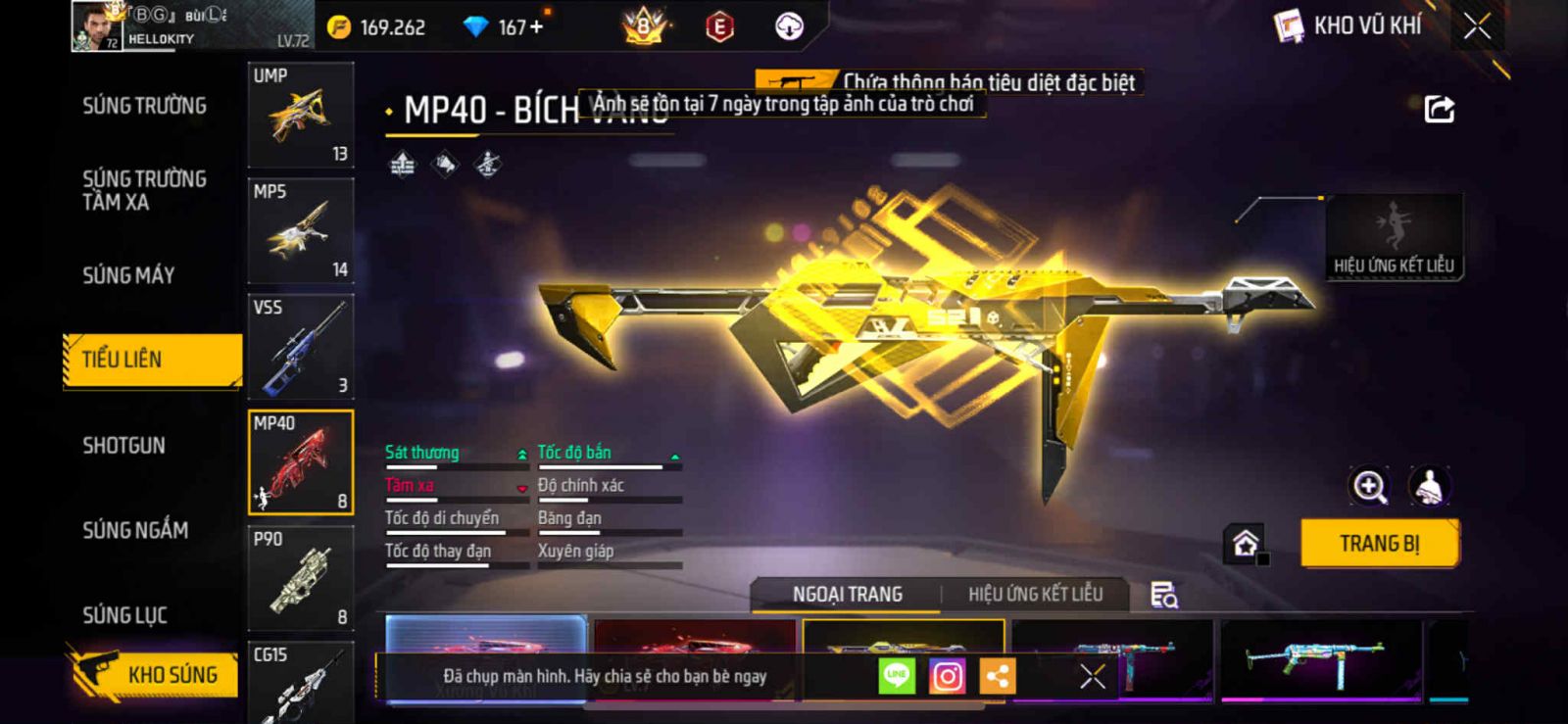Select the UMP weapon thumbnail
Viewport: 1568px width, 724px height.
301,116
